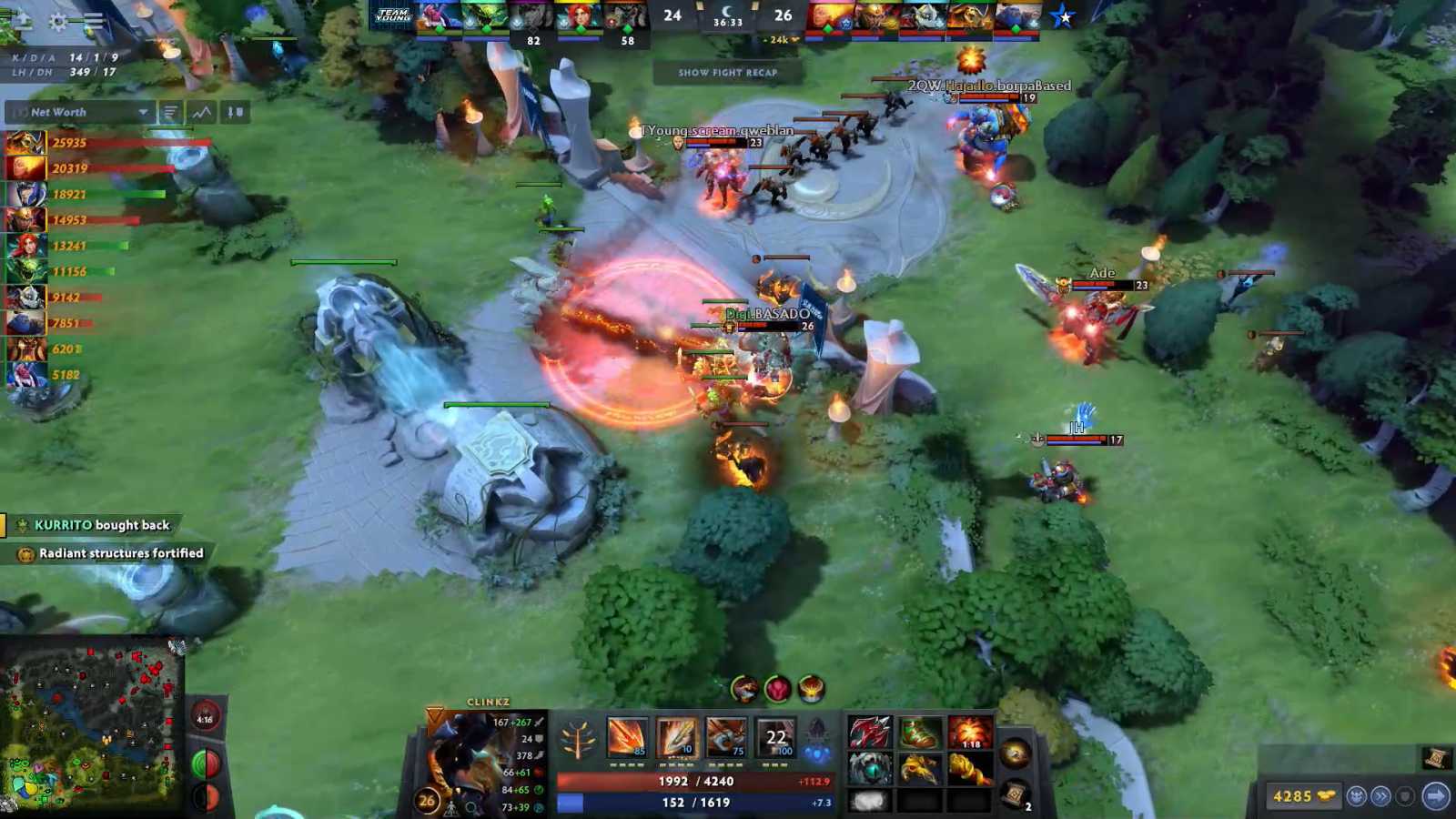The height and width of the screenshot is (819, 1456).
Task: Toggle the bar chart display mode icon
Action: pos(170,112)
